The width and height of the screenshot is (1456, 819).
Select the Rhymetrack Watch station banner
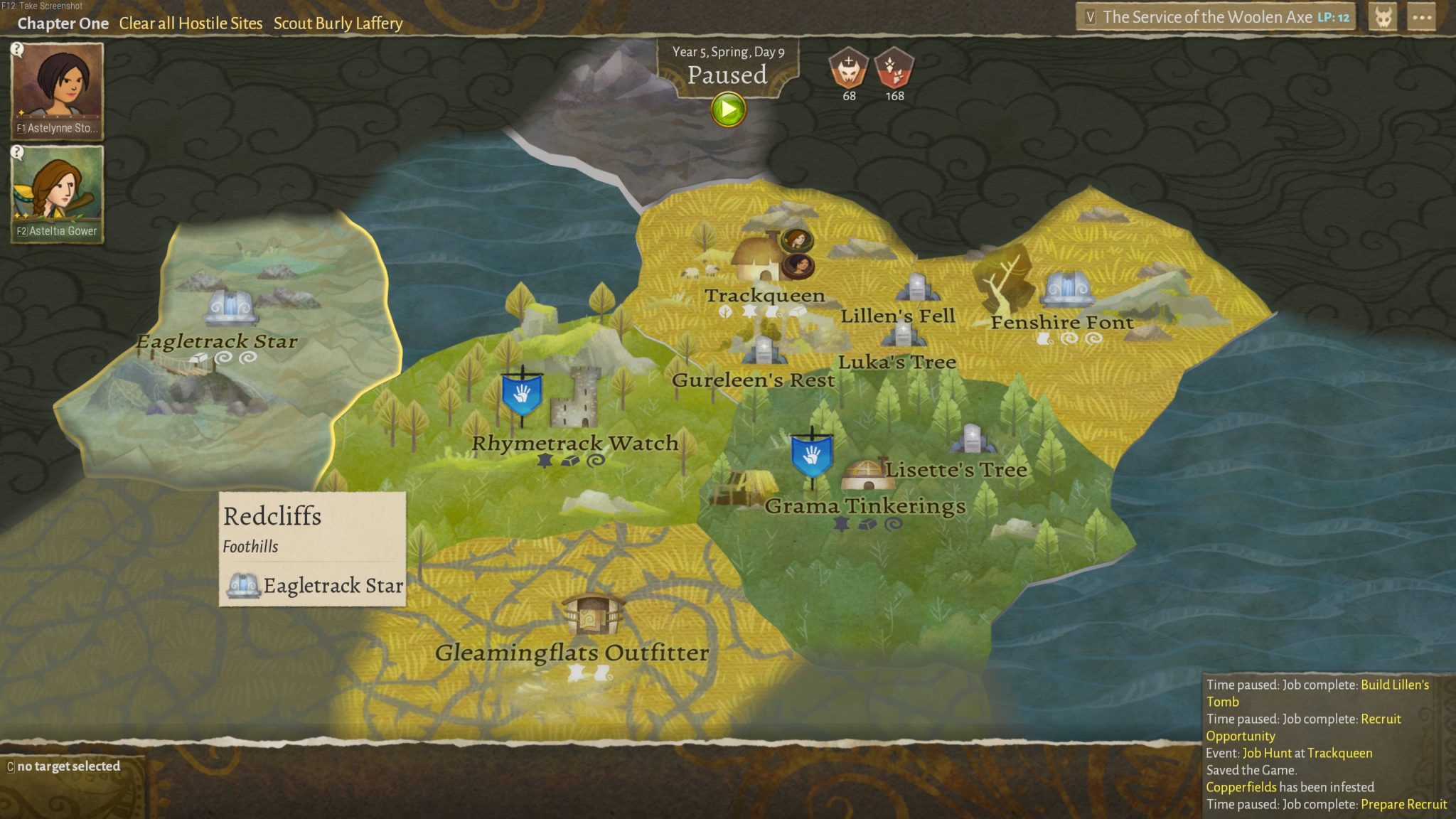point(522,395)
